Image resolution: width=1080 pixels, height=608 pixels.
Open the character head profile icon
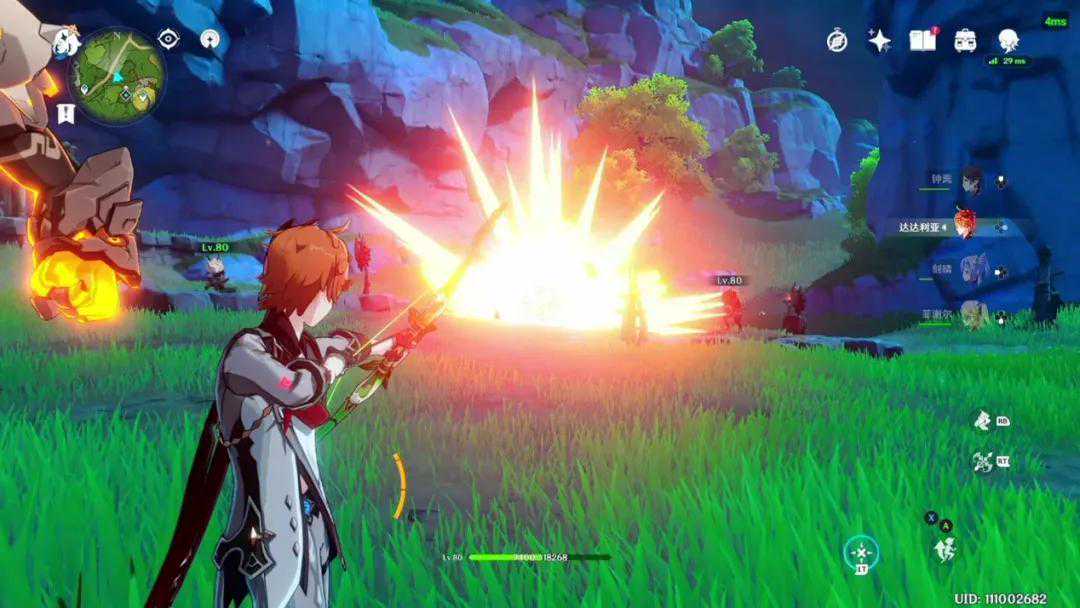1007,40
